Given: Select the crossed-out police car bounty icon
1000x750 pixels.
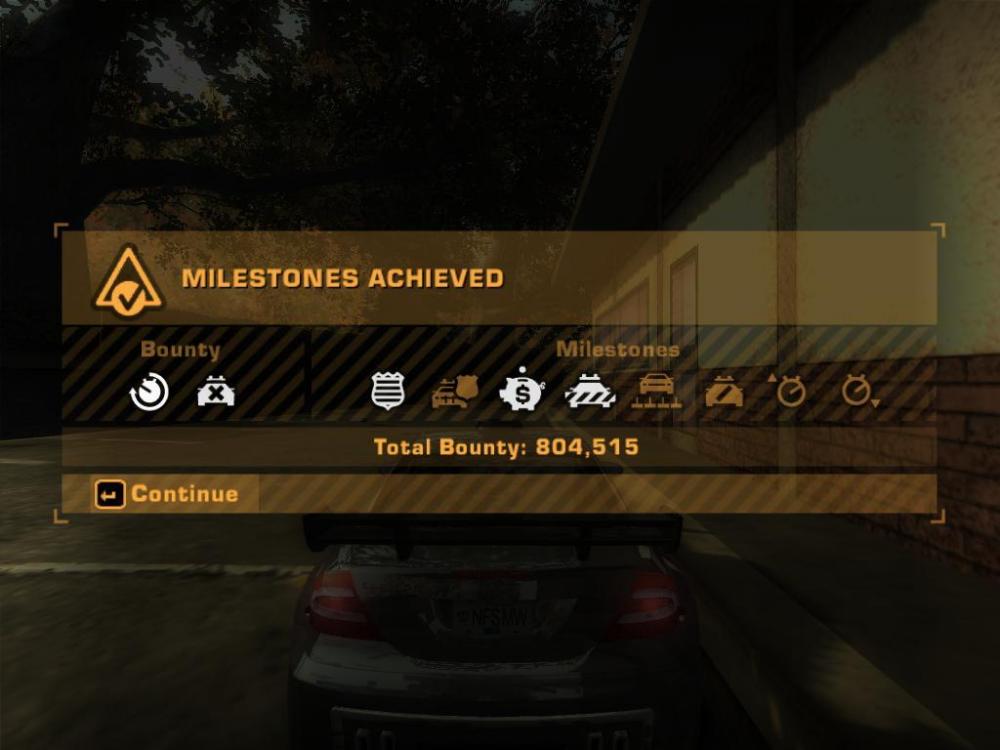Looking at the screenshot, I should [x=216, y=391].
